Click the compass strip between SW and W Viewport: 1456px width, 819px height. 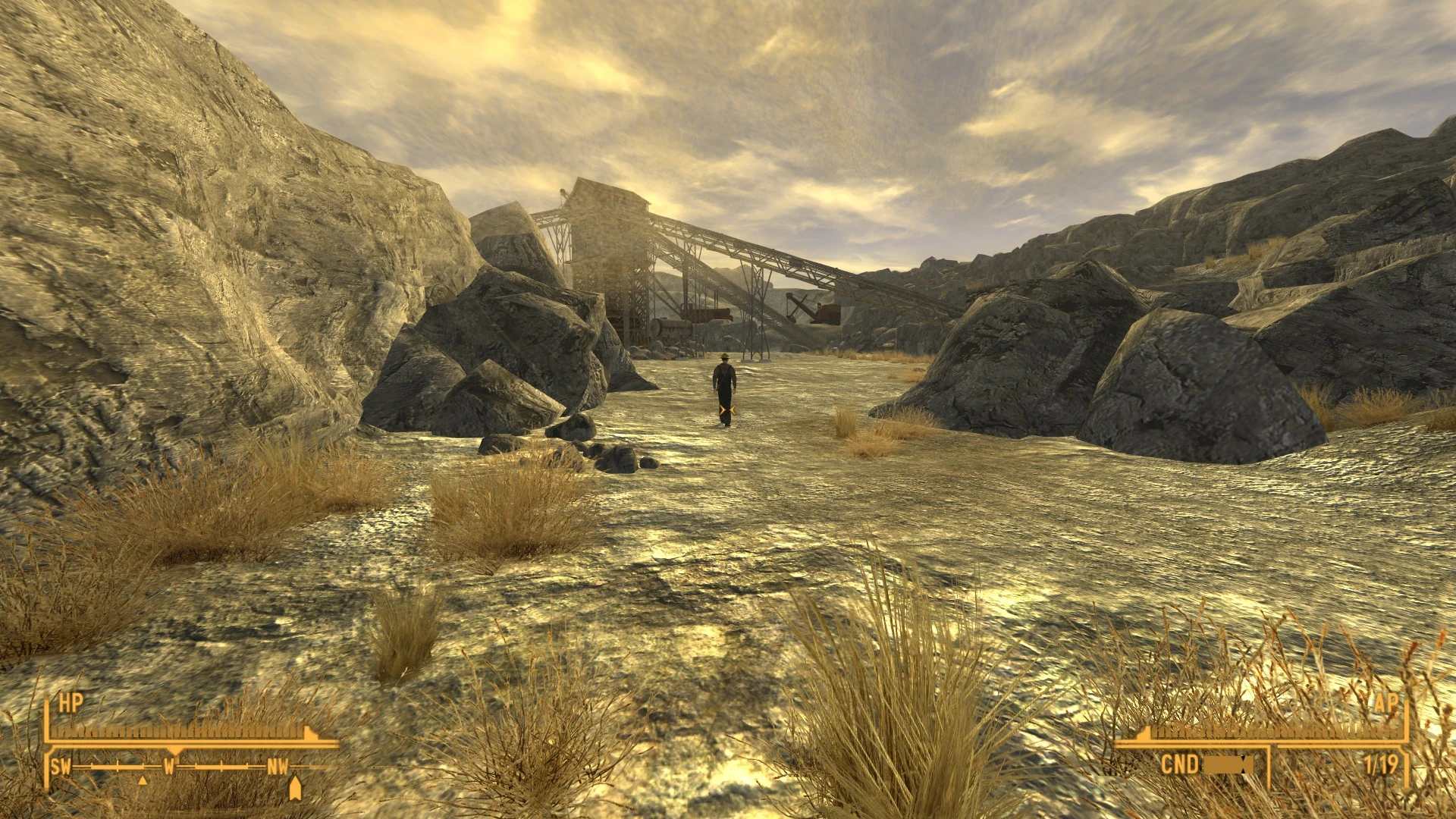pyautogui.click(x=117, y=767)
